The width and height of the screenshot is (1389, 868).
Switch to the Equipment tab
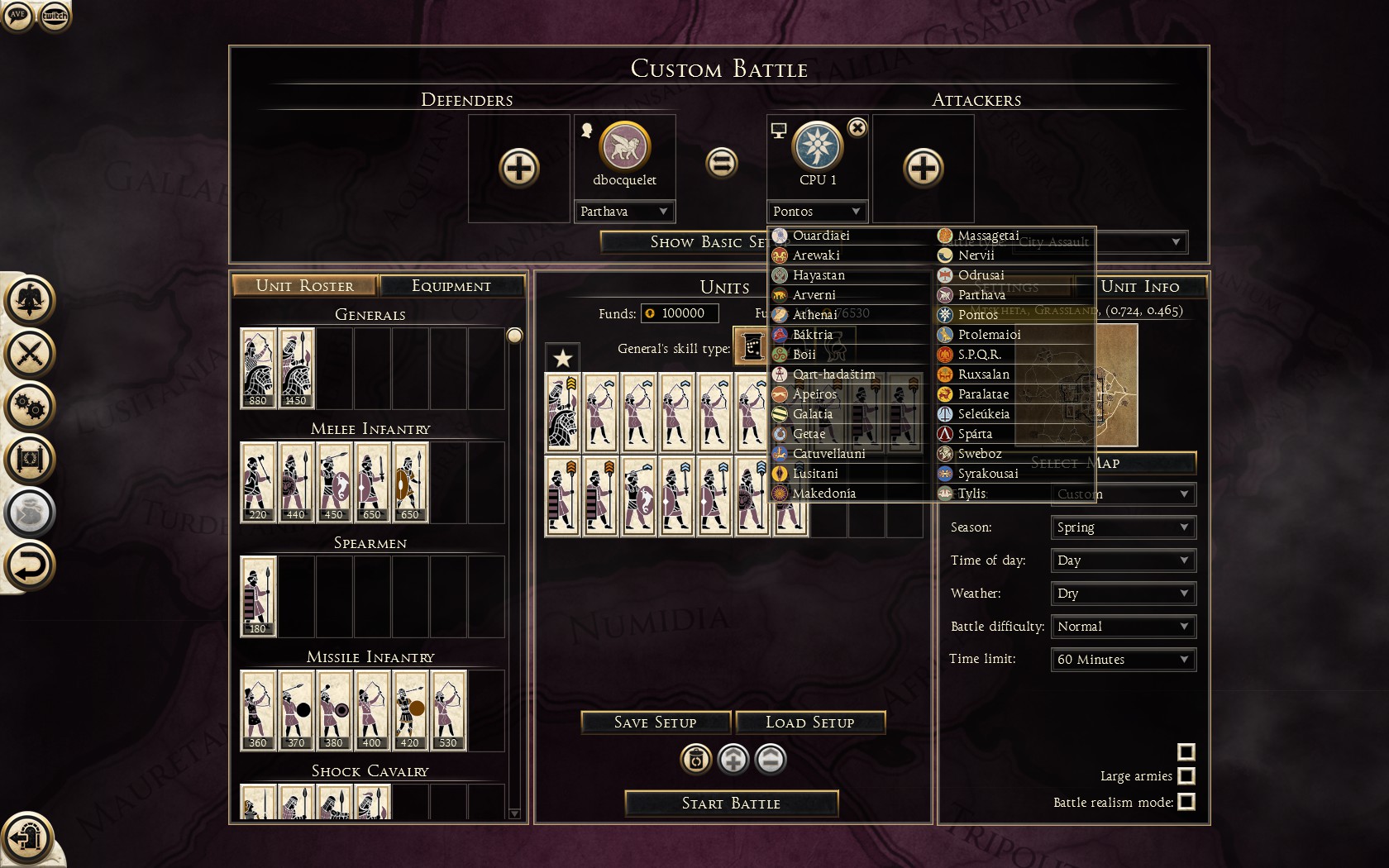[x=451, y=286]
